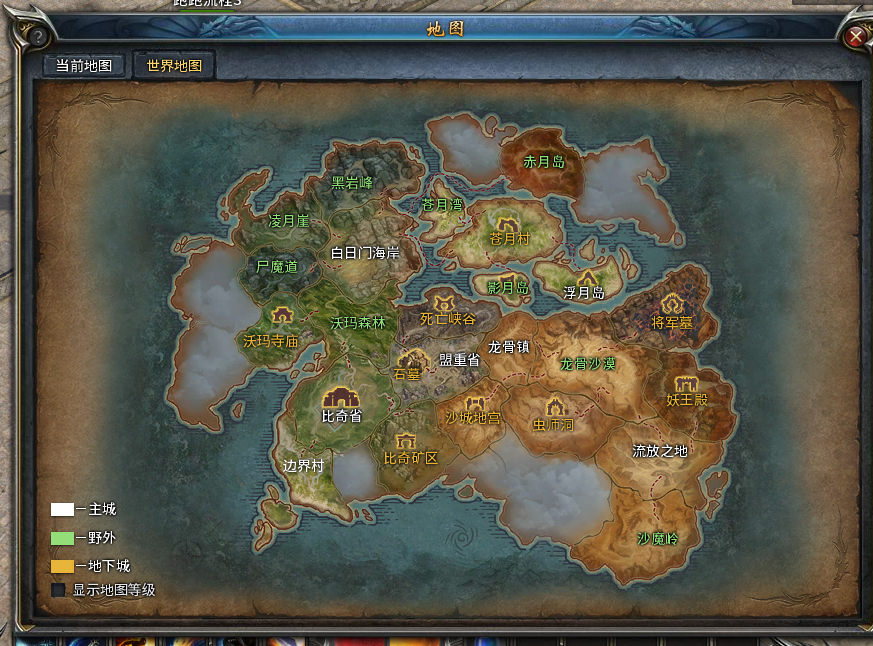Select the 黑岩峰 wilderness region
Image resolution: width=873 pixels, height=646 pixels.
352,183
